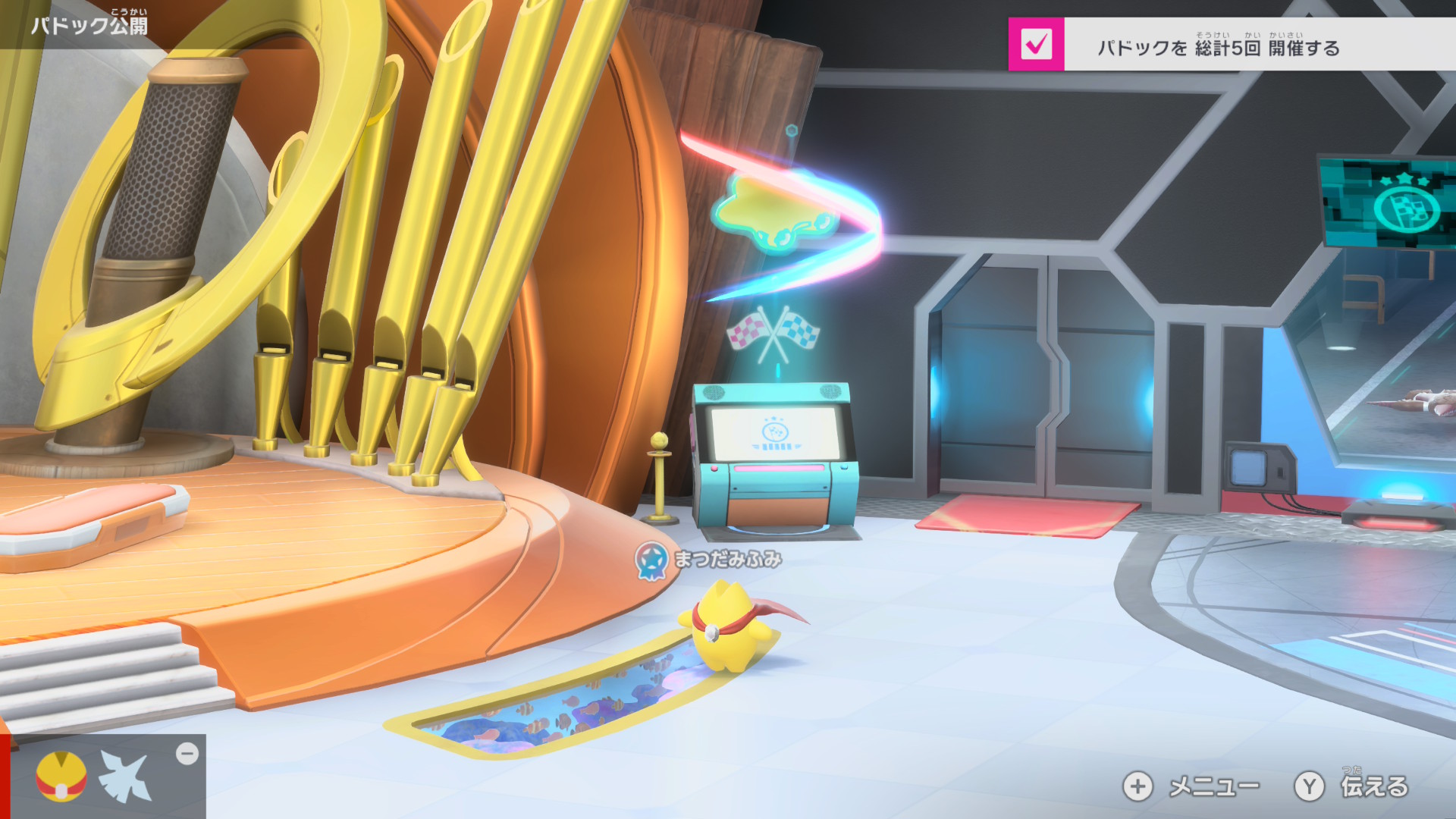The height and width of the screenshot is (819, 1456).
Task: Select the yellow character face icon
Action: click(61, 777)
